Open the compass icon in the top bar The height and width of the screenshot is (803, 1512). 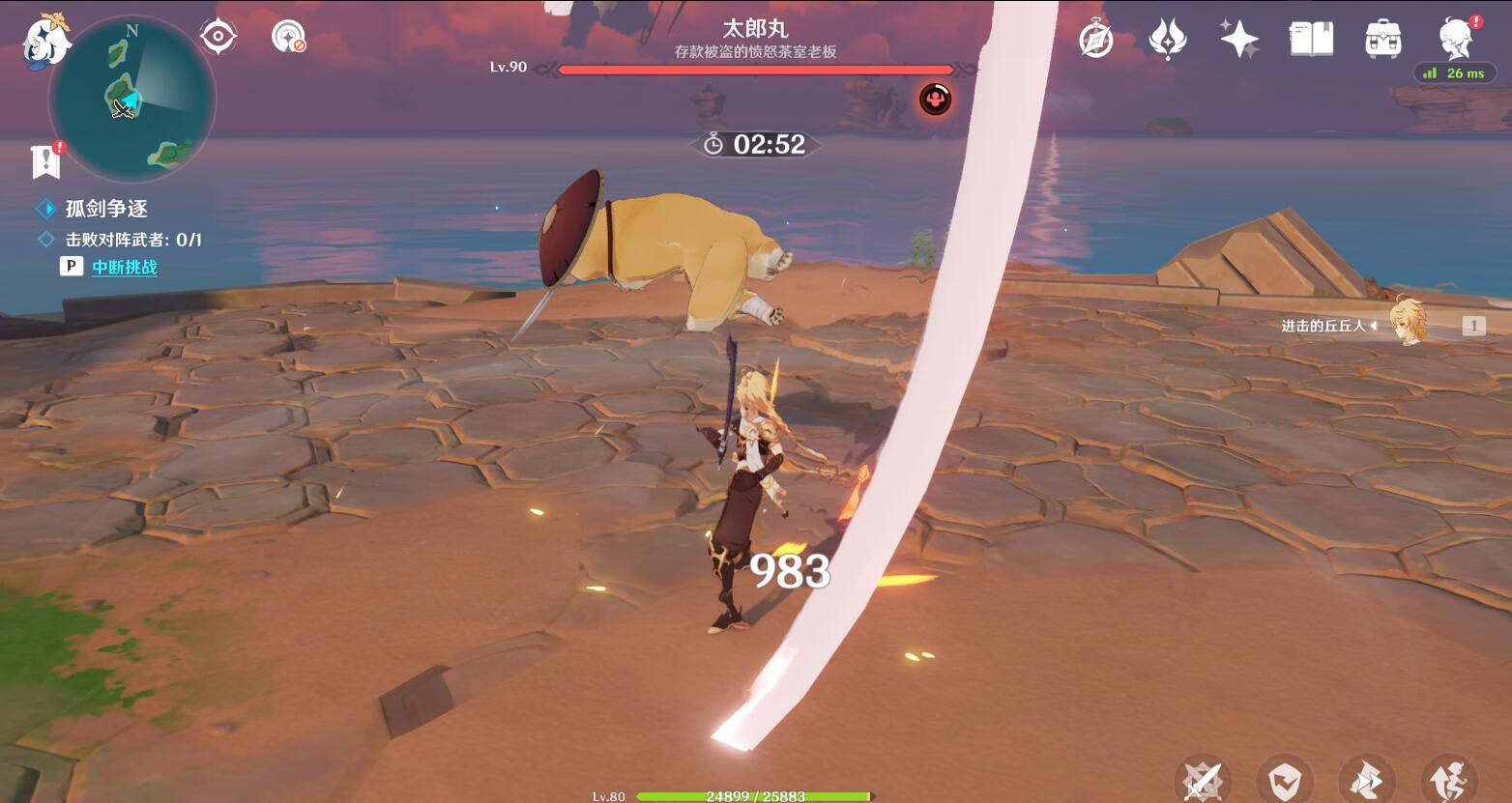pos(1095,40)
